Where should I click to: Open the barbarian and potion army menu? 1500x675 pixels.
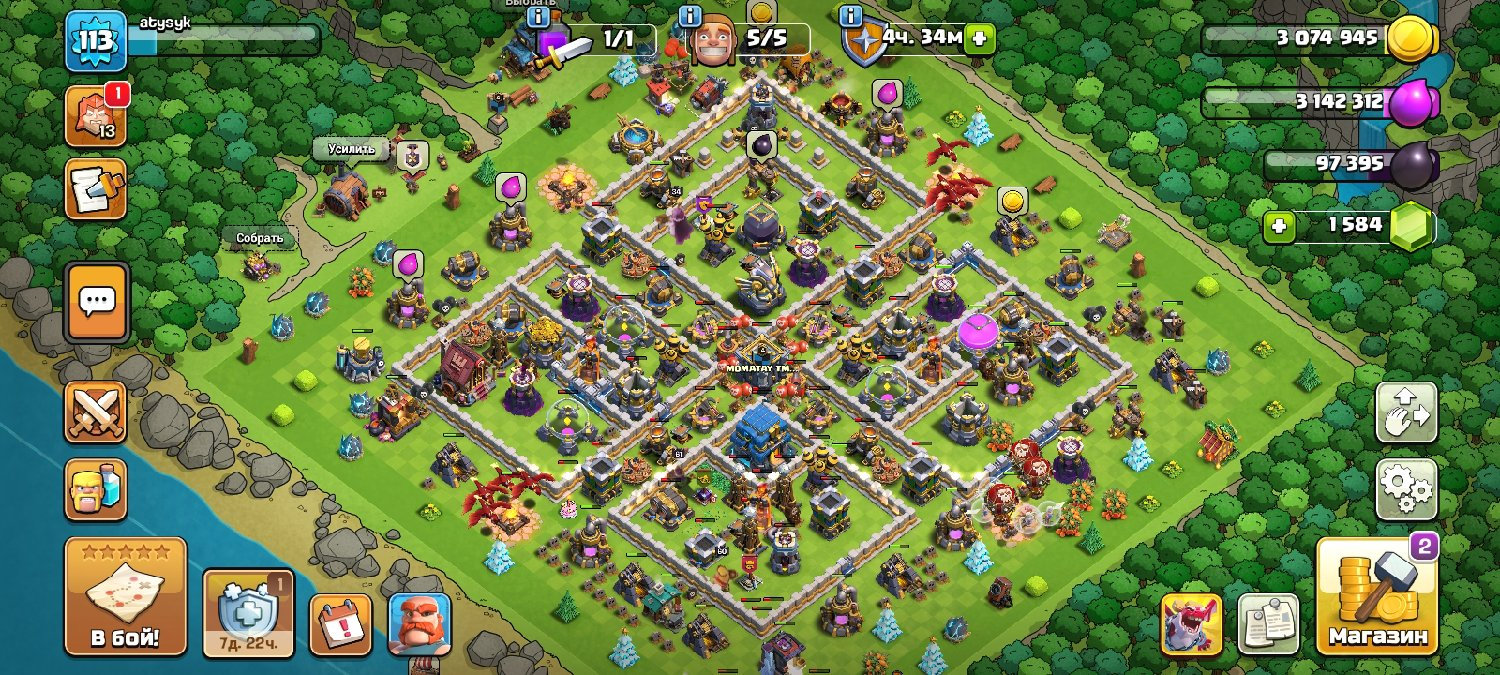point(96,489)
